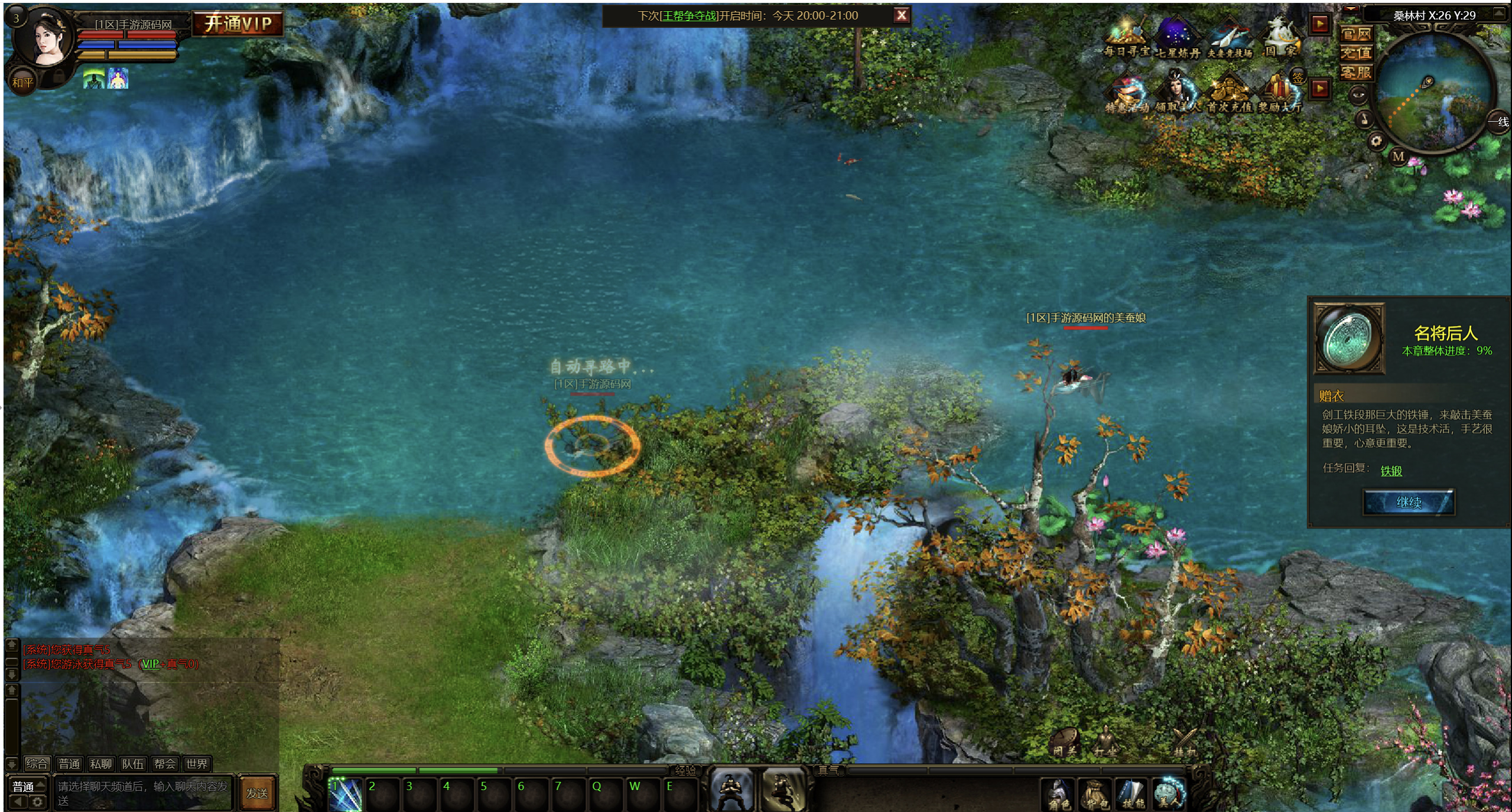Viewport: 1512px width, 812px height.
Task: Click the 开通VIP button
Action: (x=238, y=24)
